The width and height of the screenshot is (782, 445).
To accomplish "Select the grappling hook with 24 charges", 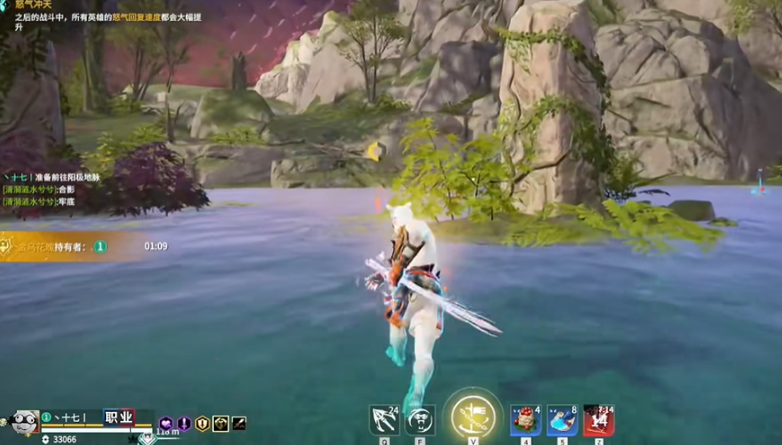I will coord(384,420).
